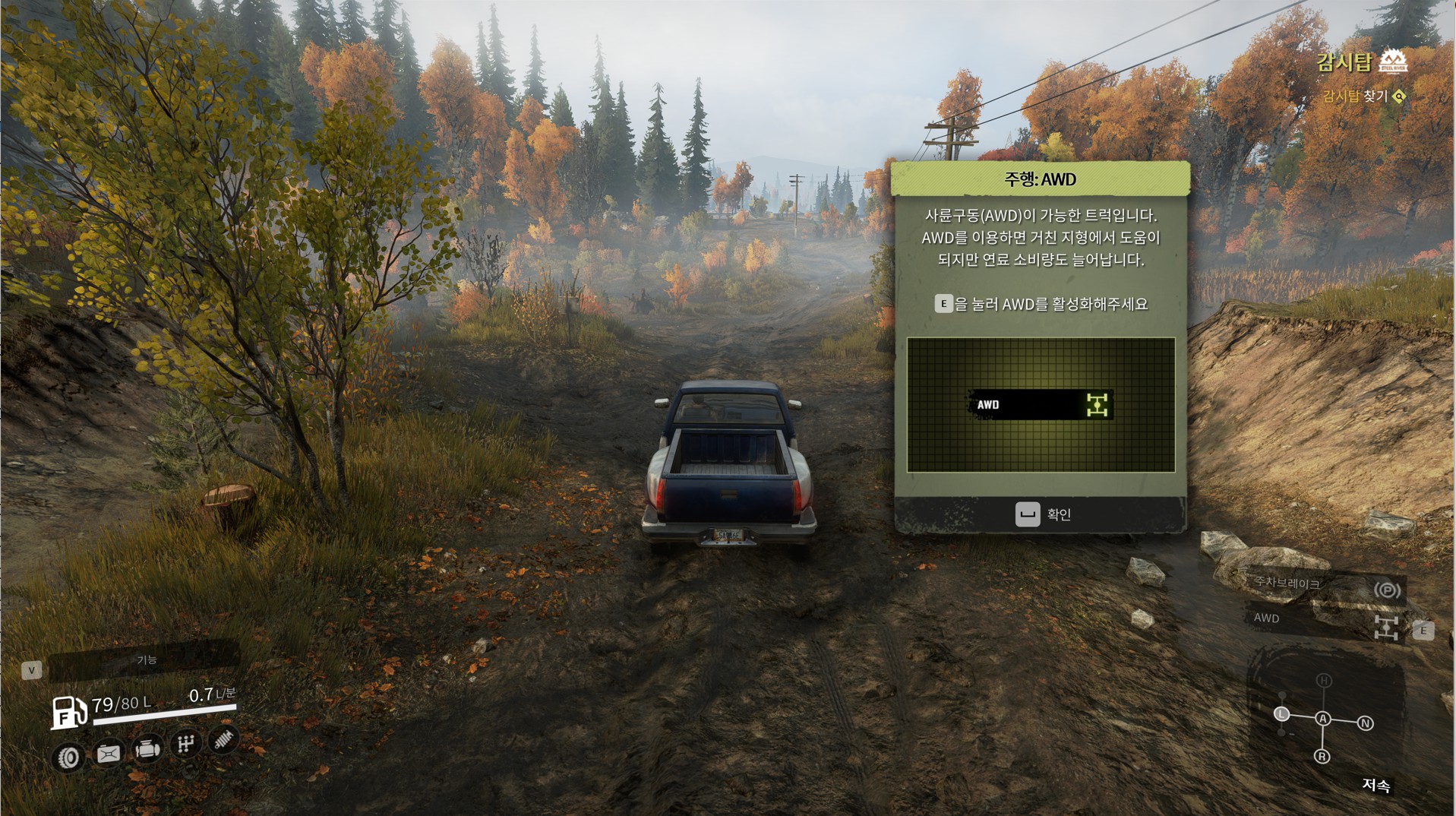The height and width of the screenshot is (816, 1456).
Task: Select the suspension spring status icon
Action: tap(224, 738)
